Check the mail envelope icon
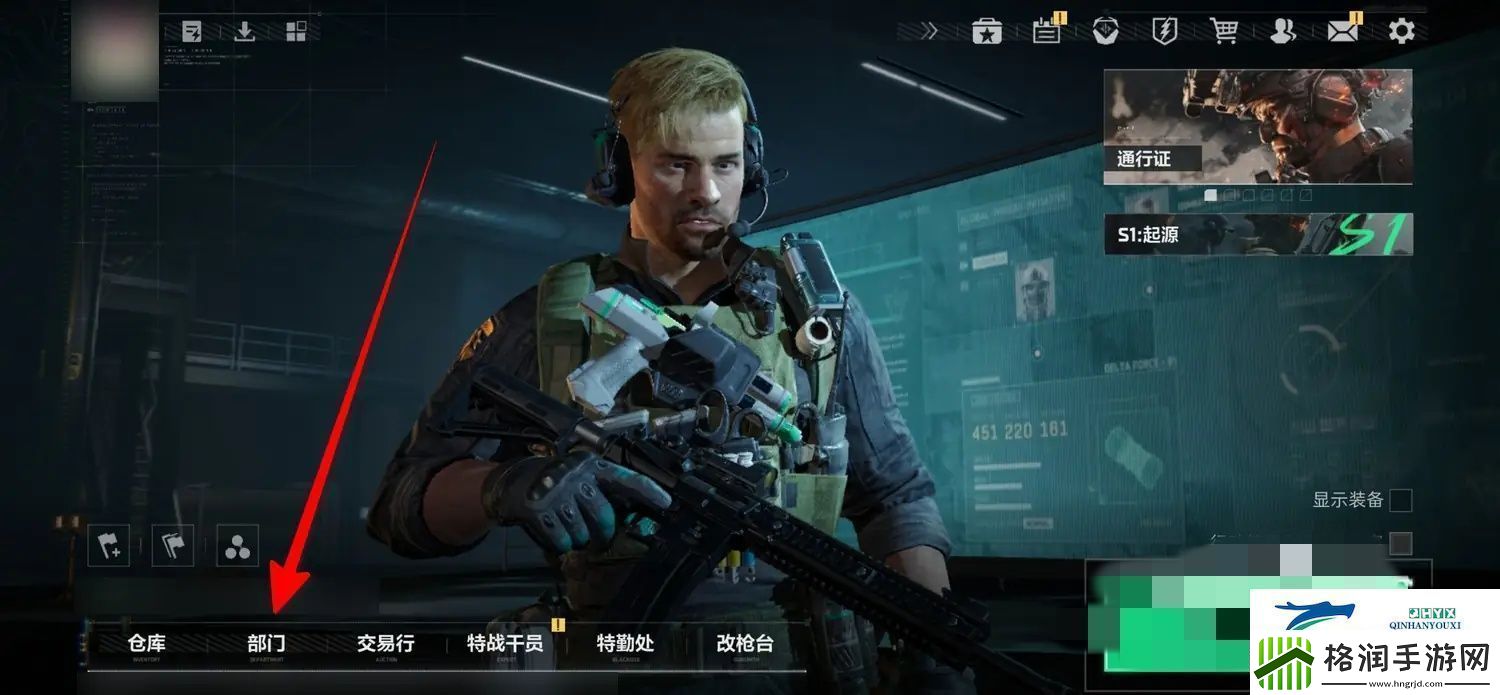1500x695 pixels. point(1343,31)
